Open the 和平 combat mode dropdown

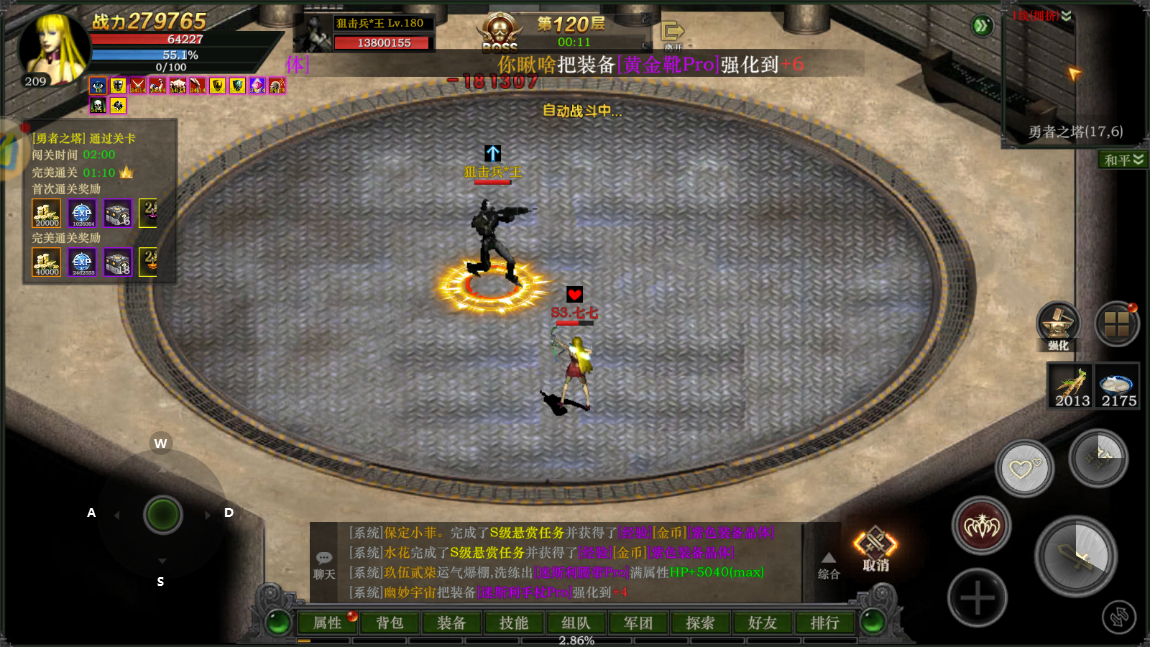[x=1124, y=160]
